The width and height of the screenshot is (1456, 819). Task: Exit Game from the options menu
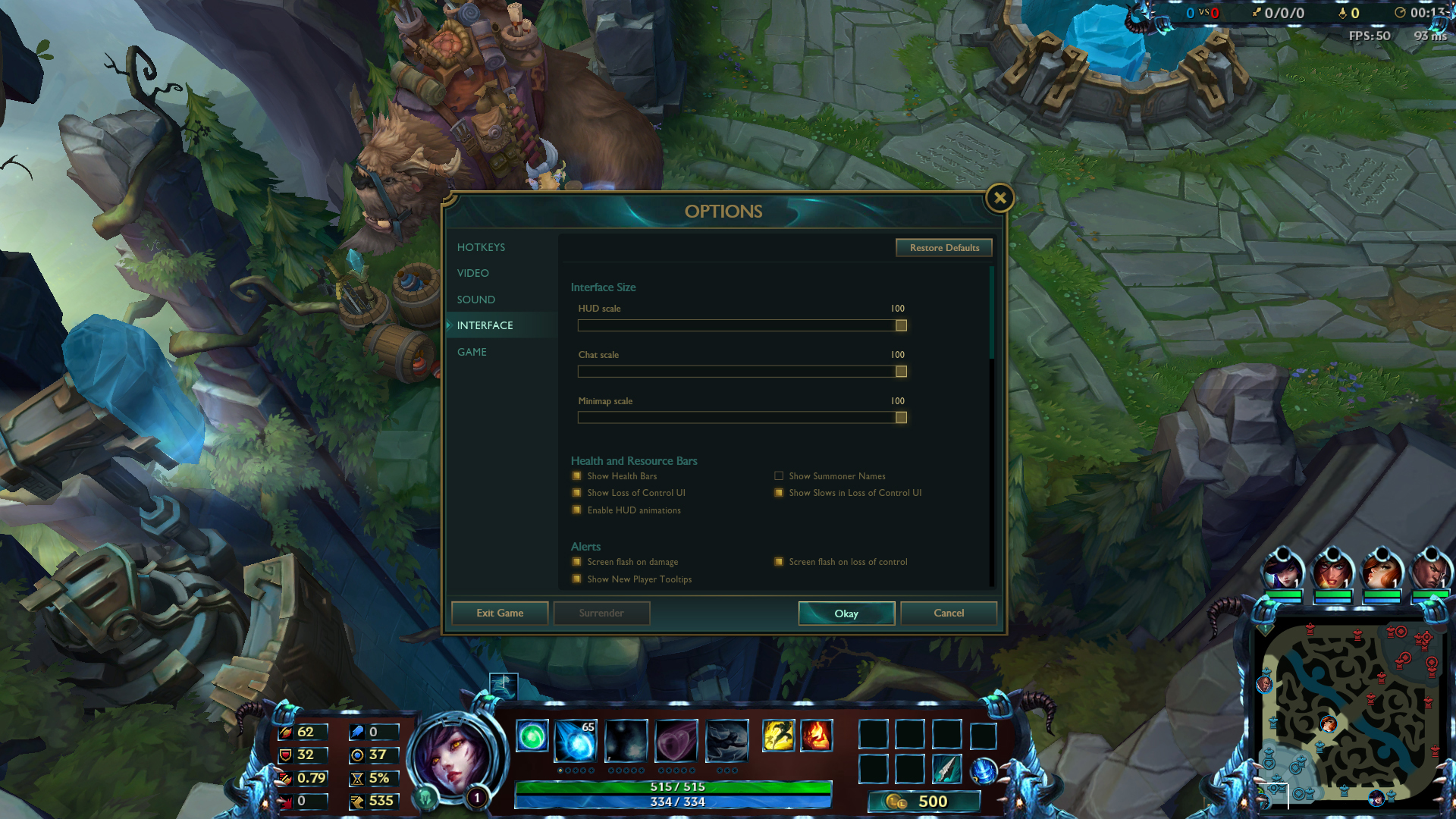coord(500,613)
